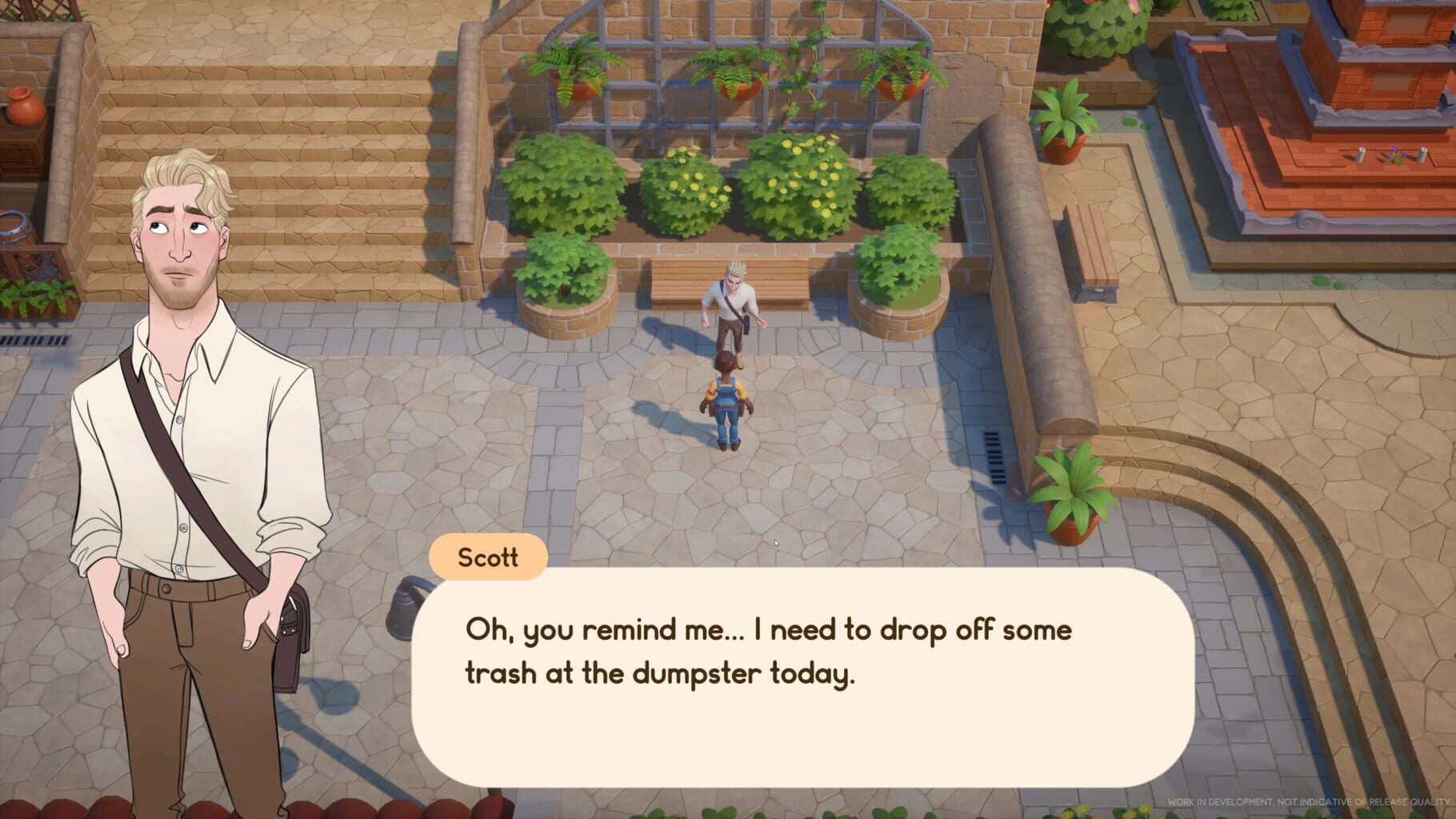
Task: Click the Scott name tag
Action: (x=488, y=558)
